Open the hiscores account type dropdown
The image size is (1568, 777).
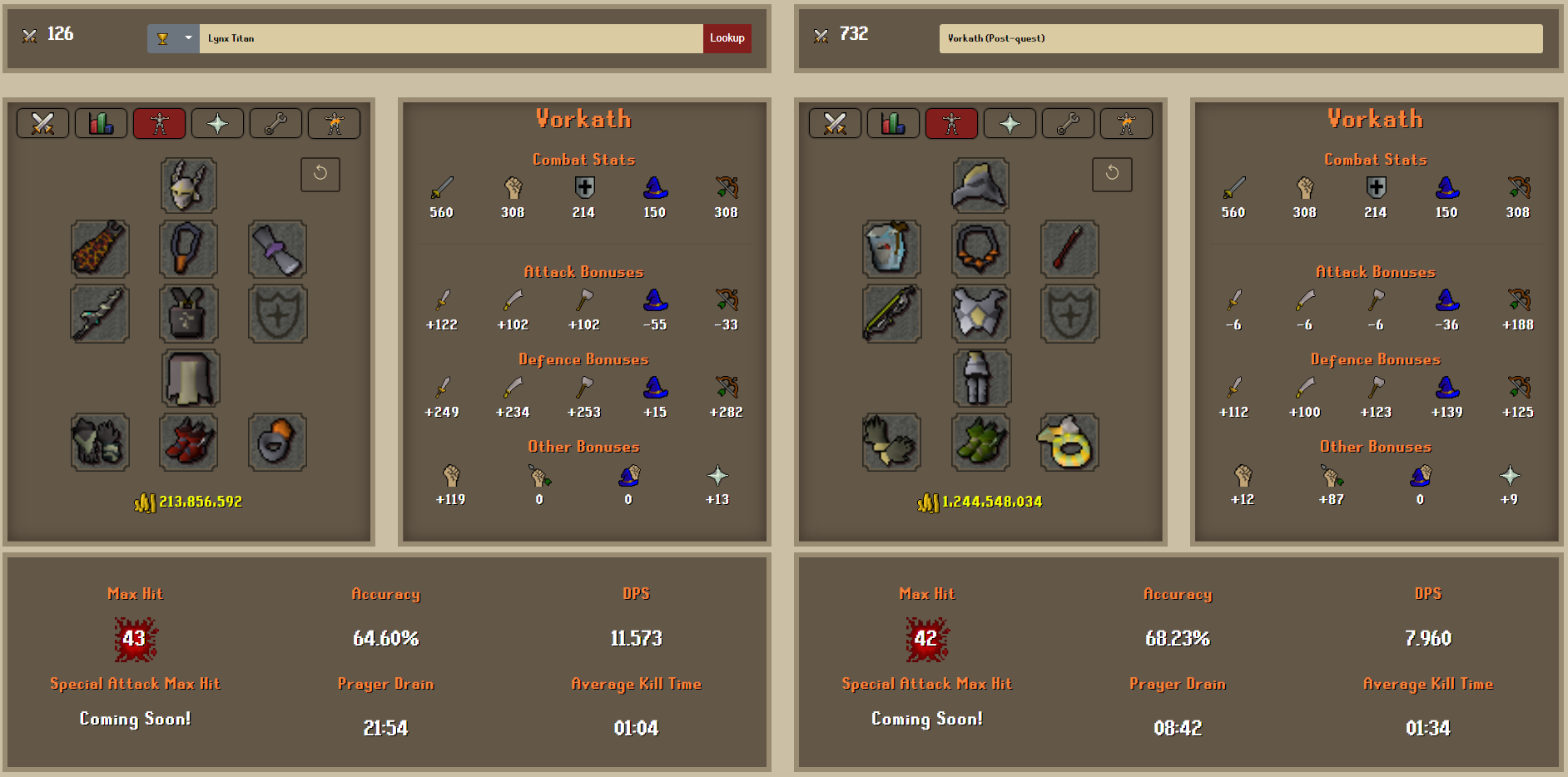click(x=172, y=37)
